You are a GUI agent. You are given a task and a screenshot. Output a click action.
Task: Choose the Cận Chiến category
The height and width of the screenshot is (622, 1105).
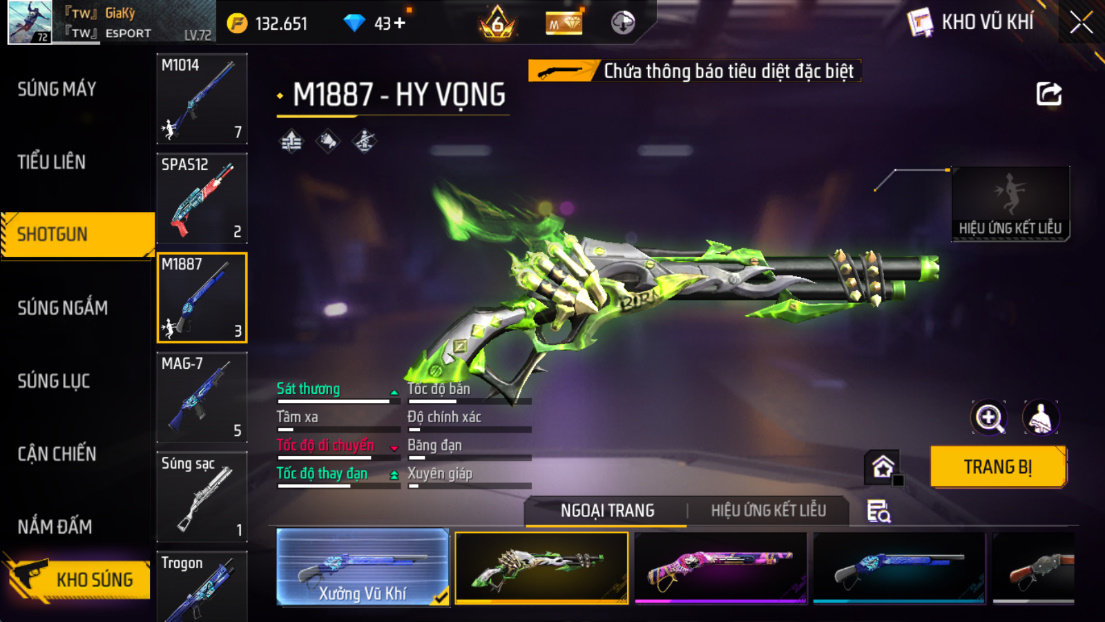pos(57,454)
